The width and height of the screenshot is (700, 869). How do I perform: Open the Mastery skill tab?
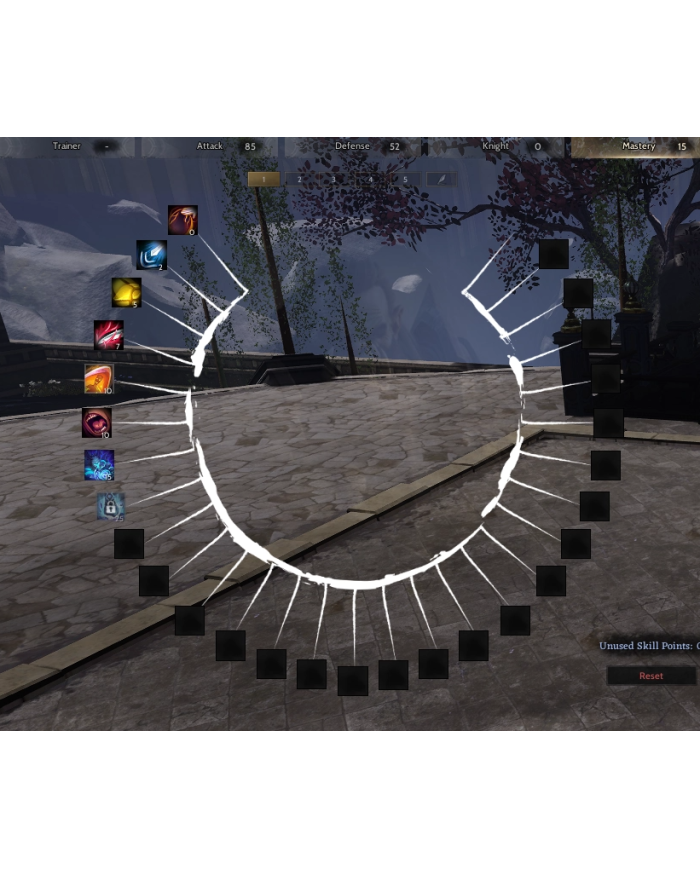click(x=638, y=146)
